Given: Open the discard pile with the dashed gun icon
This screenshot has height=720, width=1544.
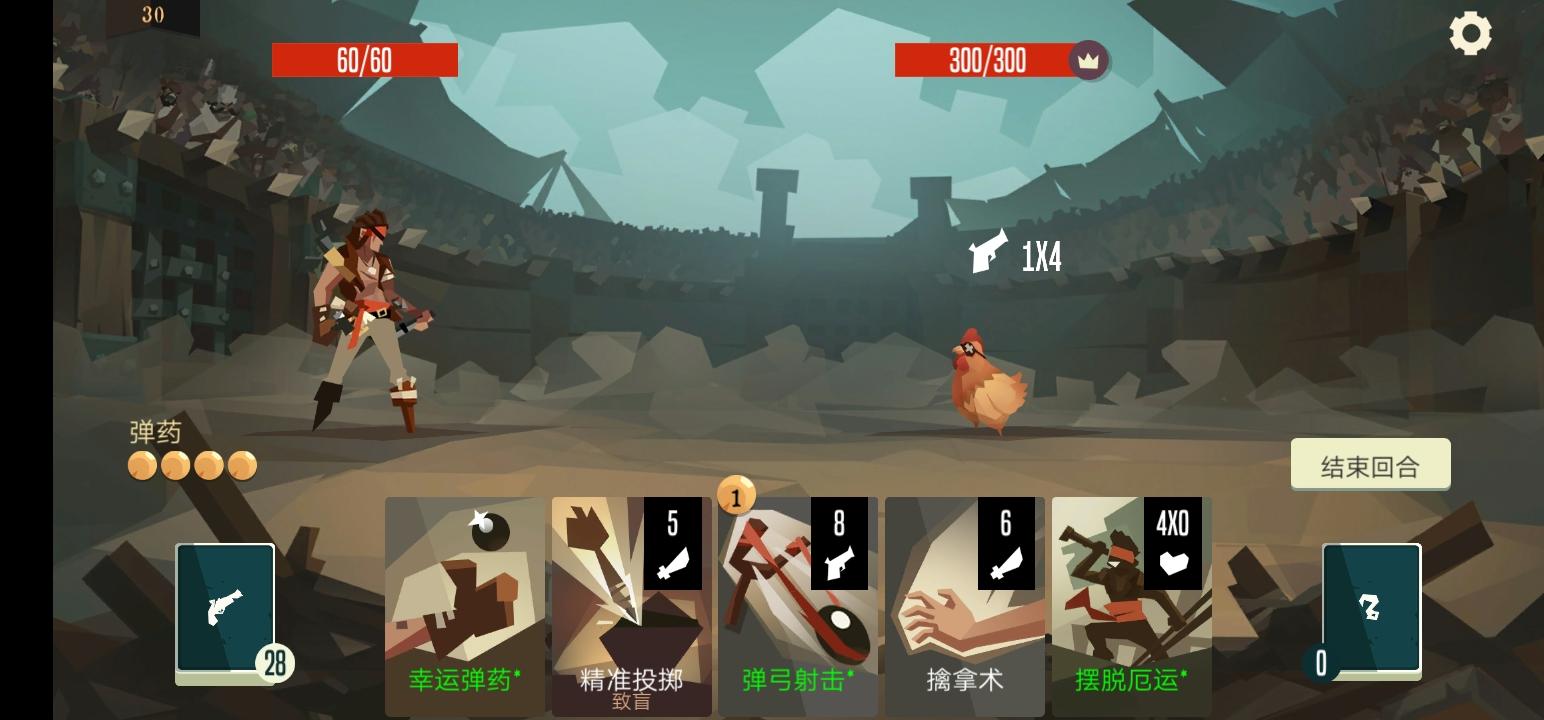Looking at the screenshot, I should pos(1373,607).
